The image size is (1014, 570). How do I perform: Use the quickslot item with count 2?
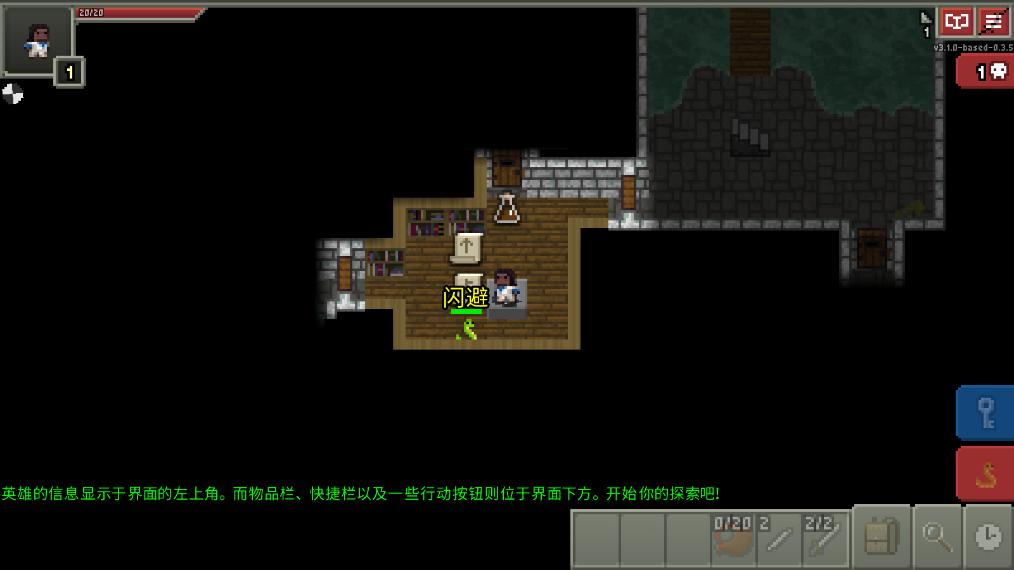click(x=779, y=539)
